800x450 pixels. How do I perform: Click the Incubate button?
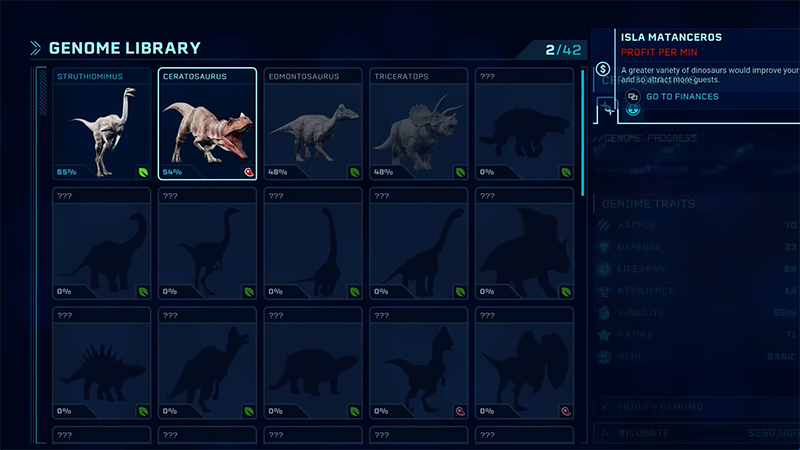697,434
